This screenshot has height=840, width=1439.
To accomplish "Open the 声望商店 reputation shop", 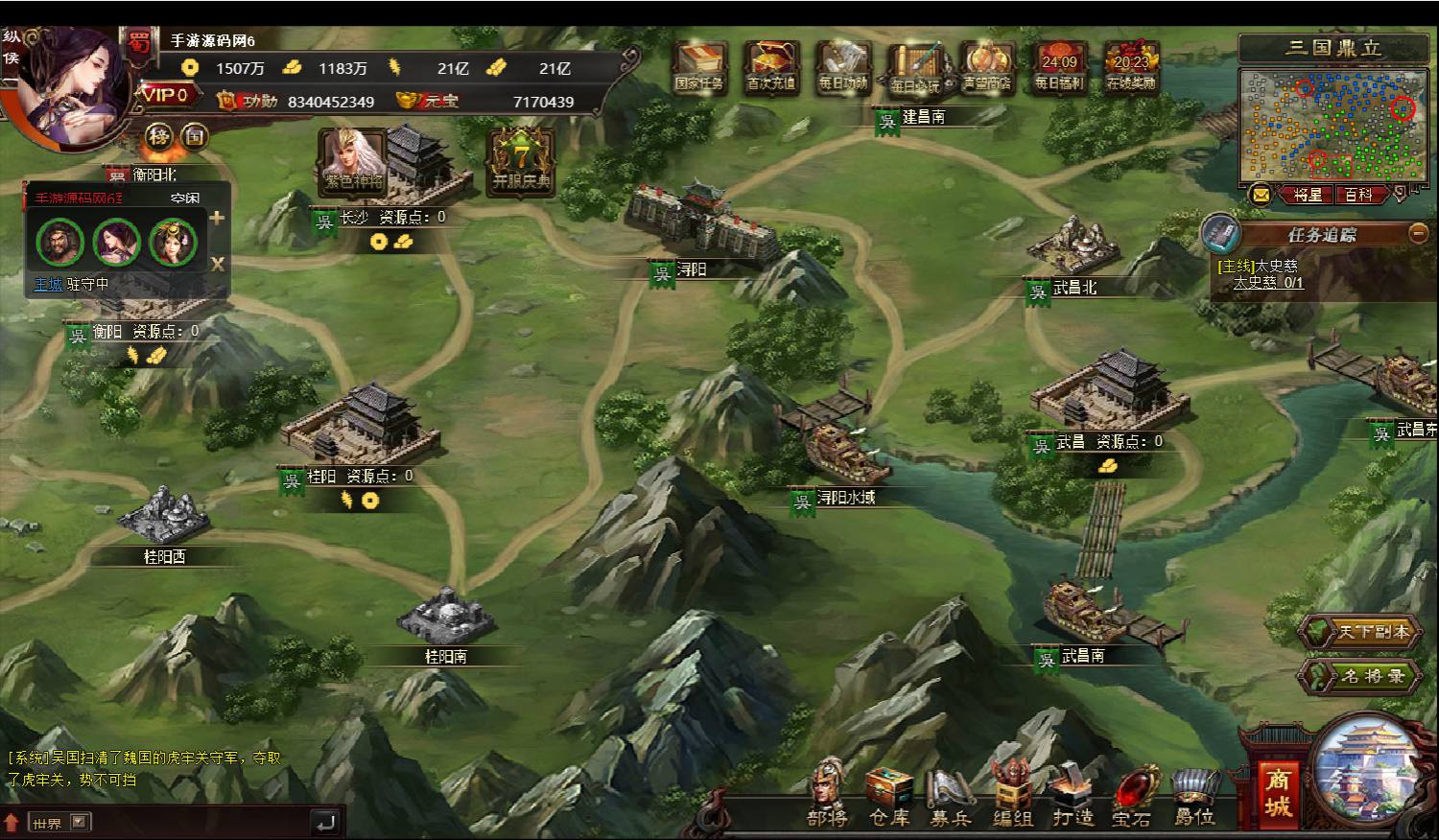I will click(x=987, y=67).
